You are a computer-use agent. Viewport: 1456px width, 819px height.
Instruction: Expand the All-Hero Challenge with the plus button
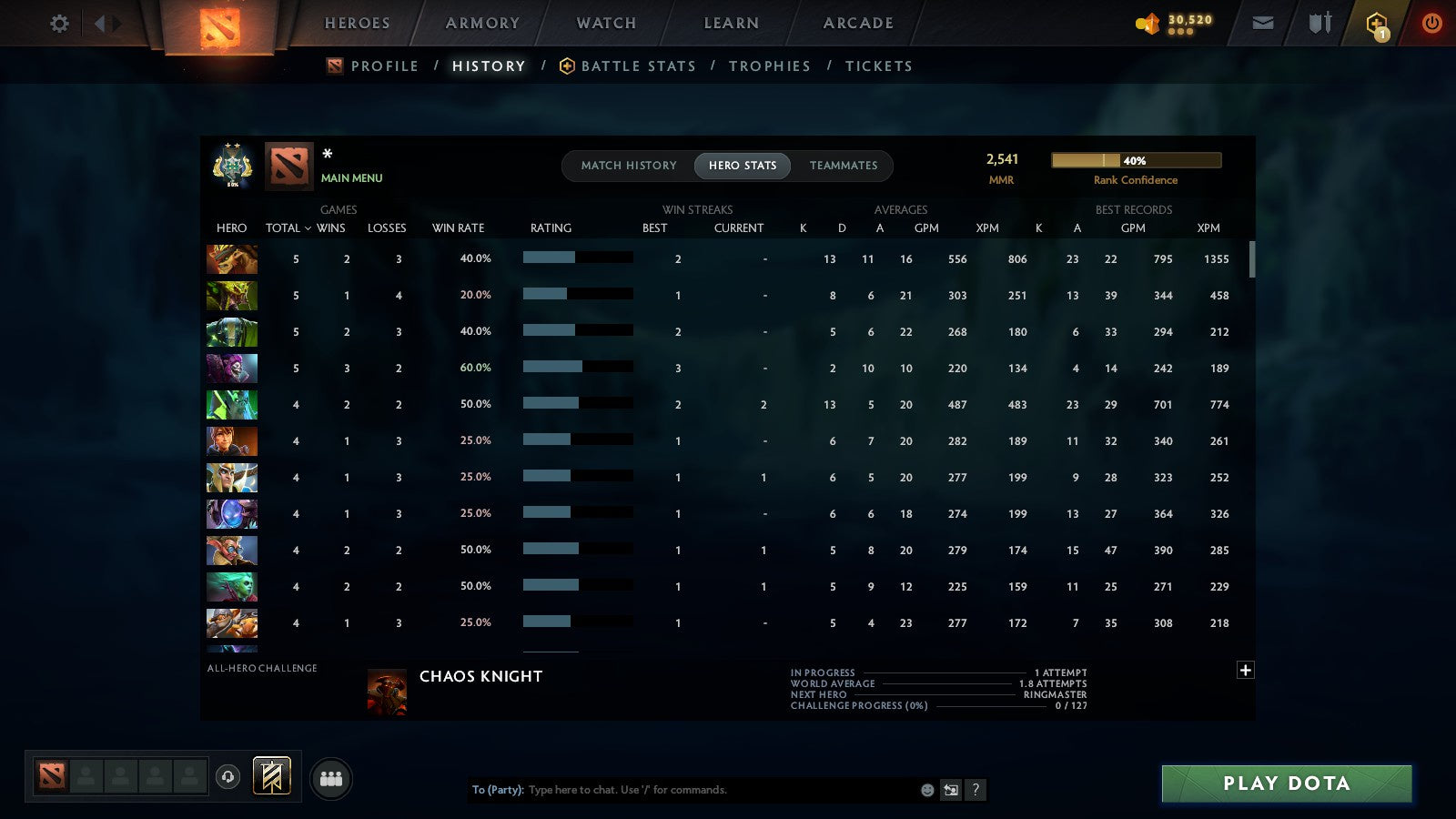click(x=1246, y=669)
